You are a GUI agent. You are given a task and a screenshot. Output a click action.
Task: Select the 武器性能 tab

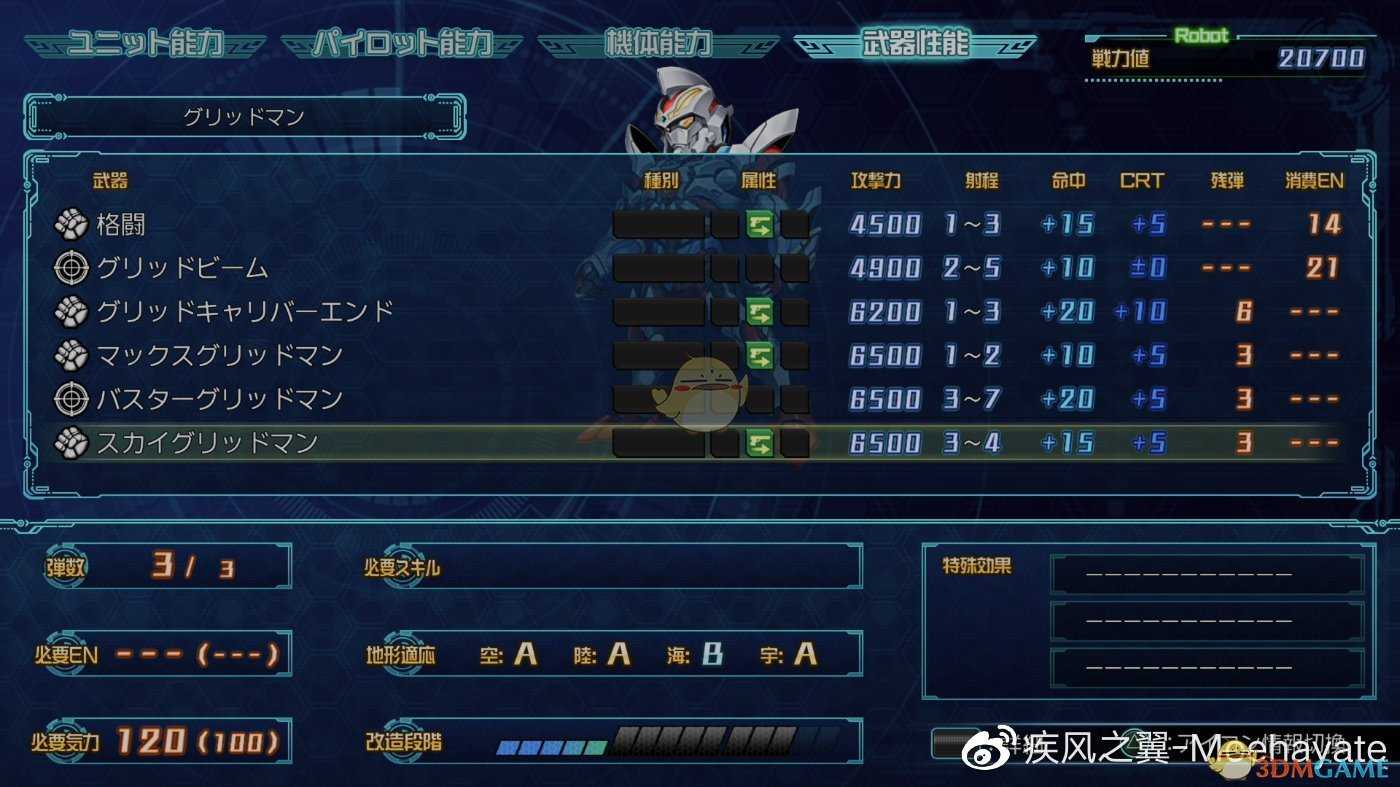[914, 44]
